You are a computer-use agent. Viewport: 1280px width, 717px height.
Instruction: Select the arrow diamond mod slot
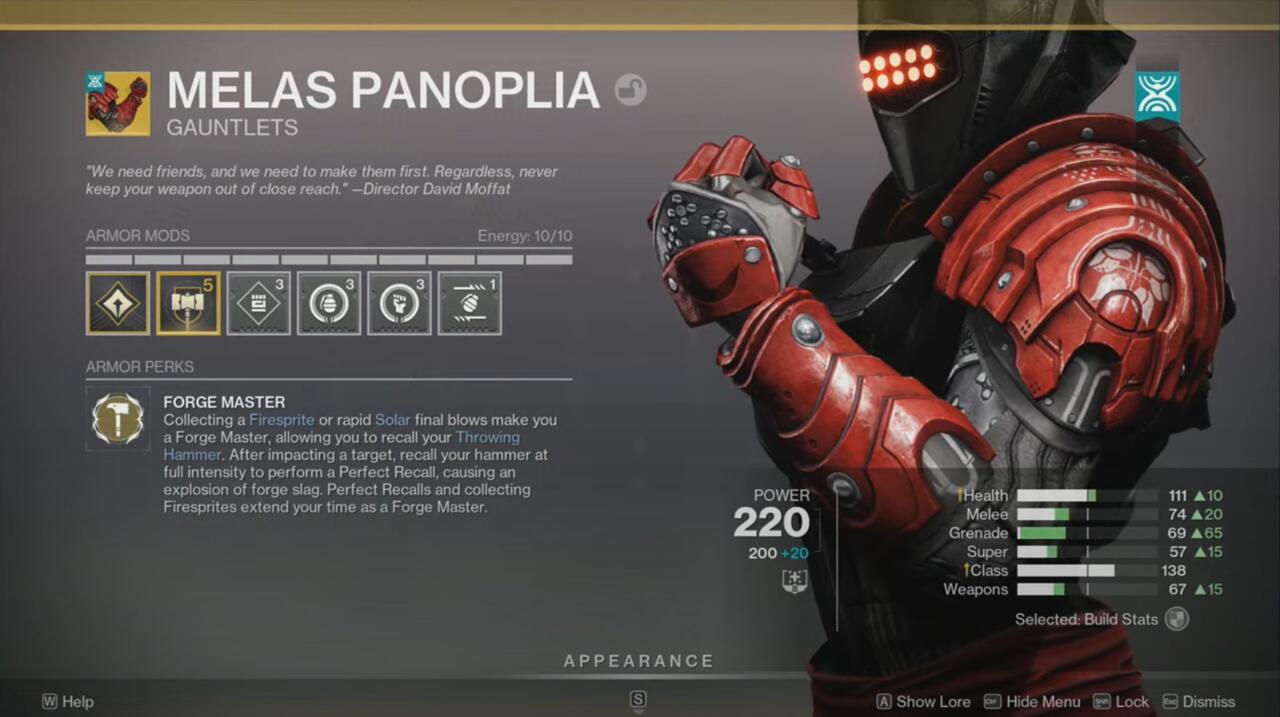(x=117, y=303)
